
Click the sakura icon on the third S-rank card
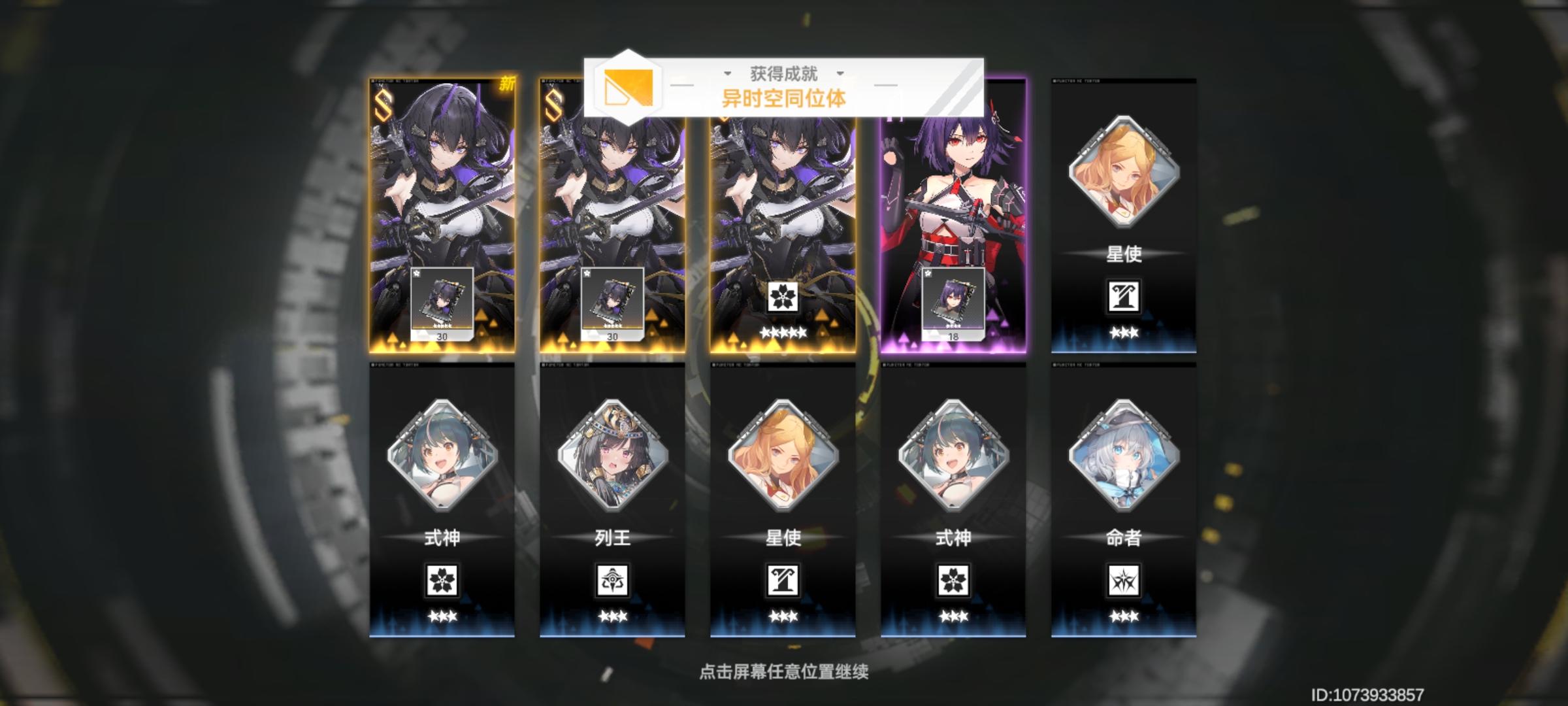pos(784,297)
